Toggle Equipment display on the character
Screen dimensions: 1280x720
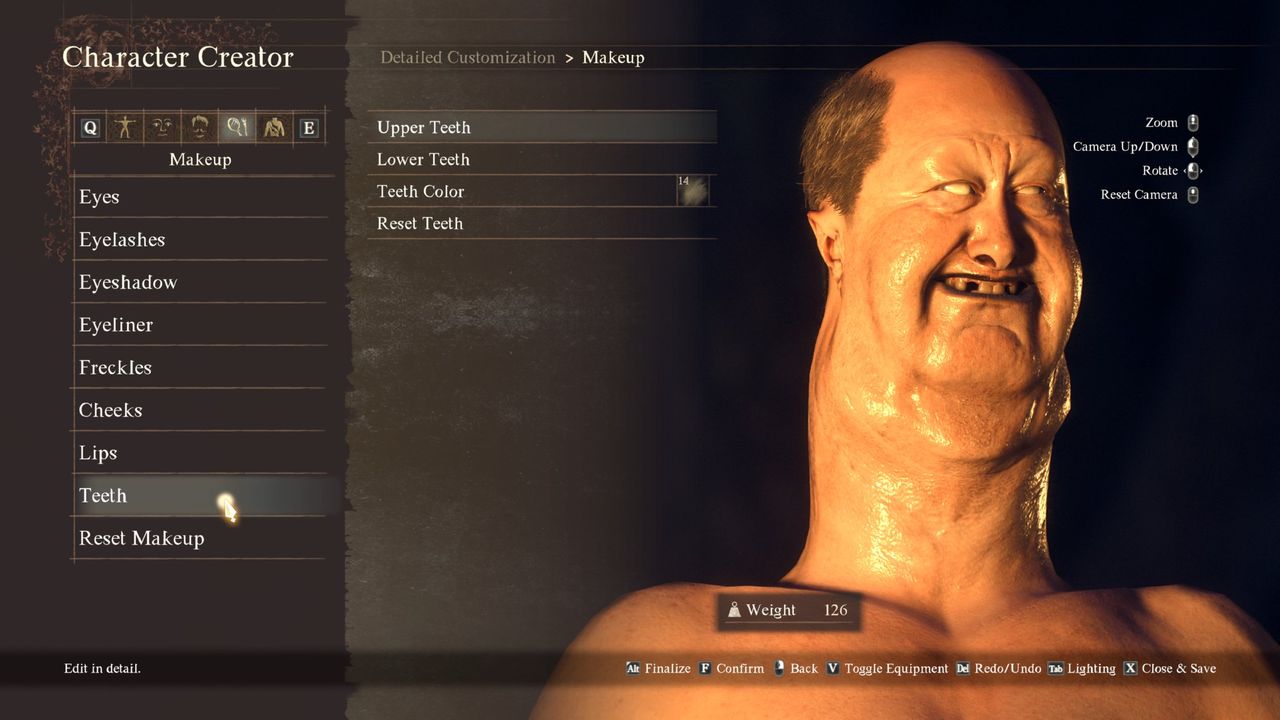point(898,668)
